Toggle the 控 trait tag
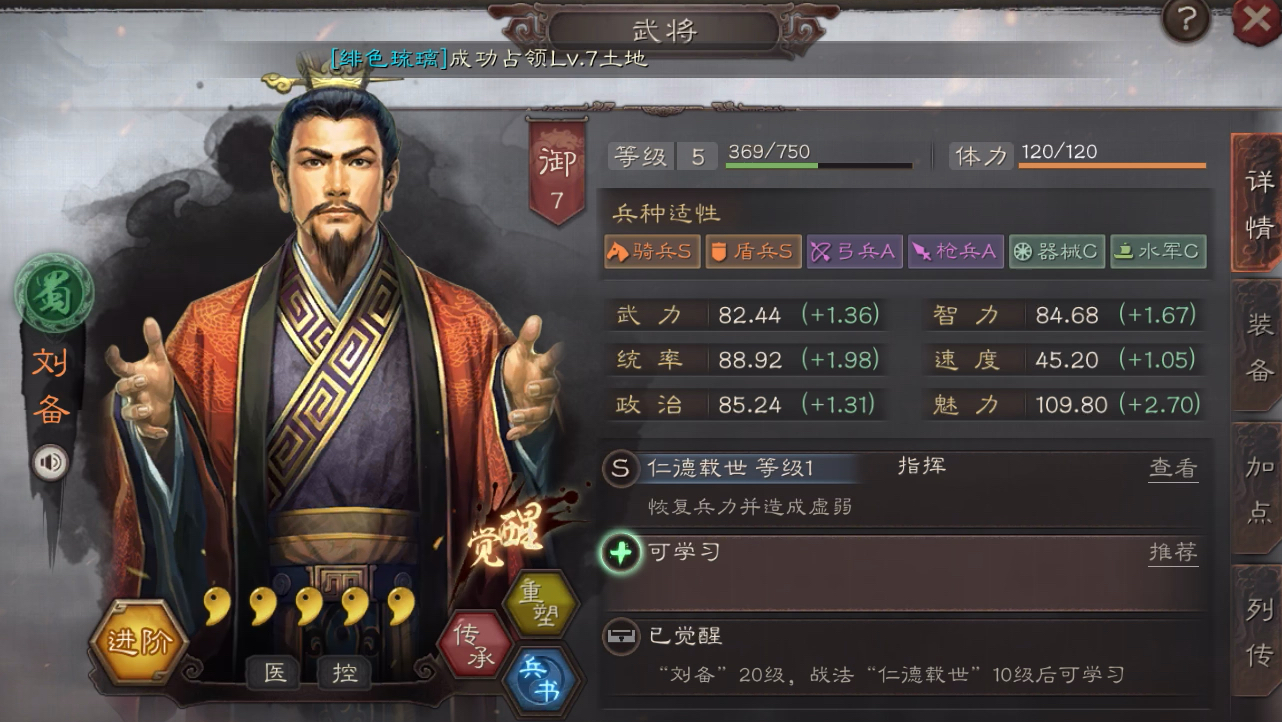The width and height of the screenshot is (1282, 722). click(344, 674)
